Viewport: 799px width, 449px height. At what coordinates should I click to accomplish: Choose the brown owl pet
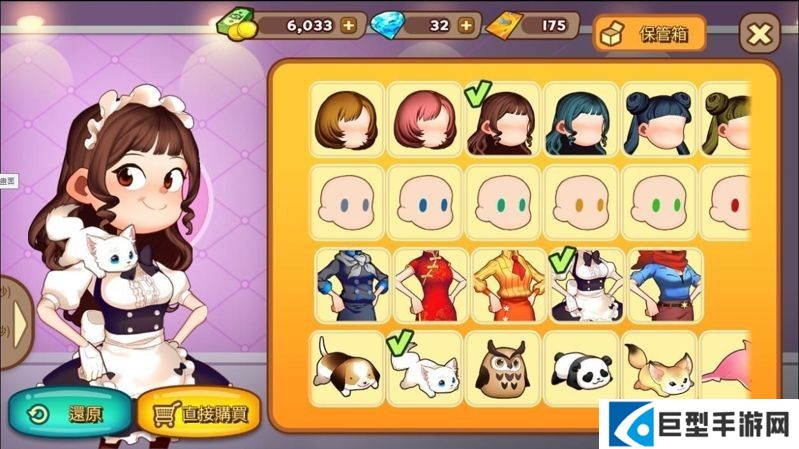(x=501, y=367)
